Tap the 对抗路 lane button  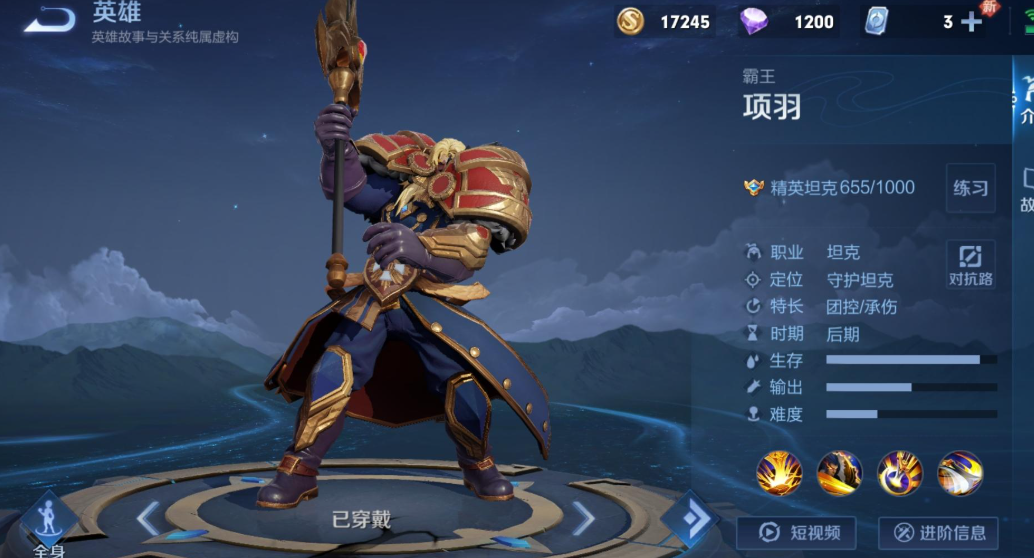[x=971, y=264]
